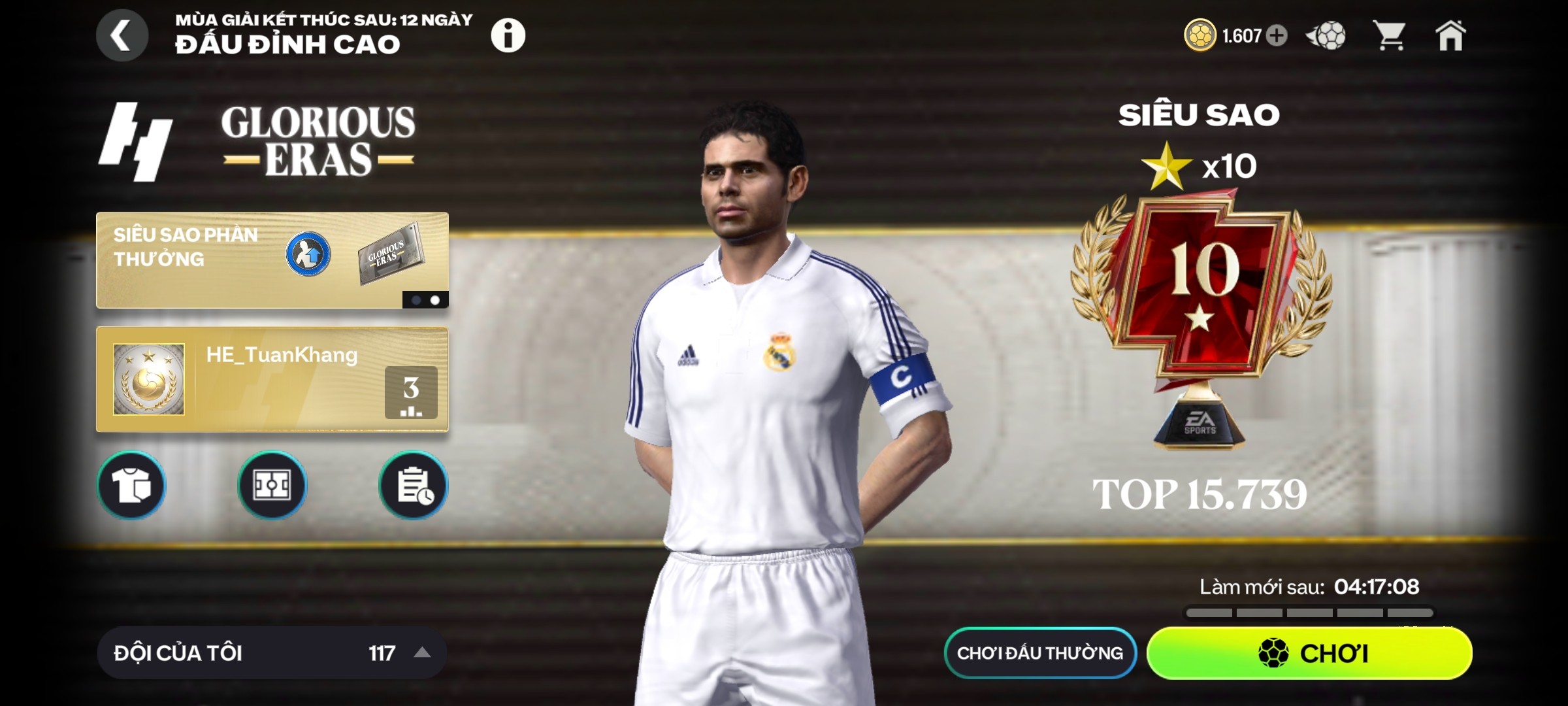This screenshot has width=1568, height=706.
Task: Open the clipboard match history button
Action: [413, 486]
